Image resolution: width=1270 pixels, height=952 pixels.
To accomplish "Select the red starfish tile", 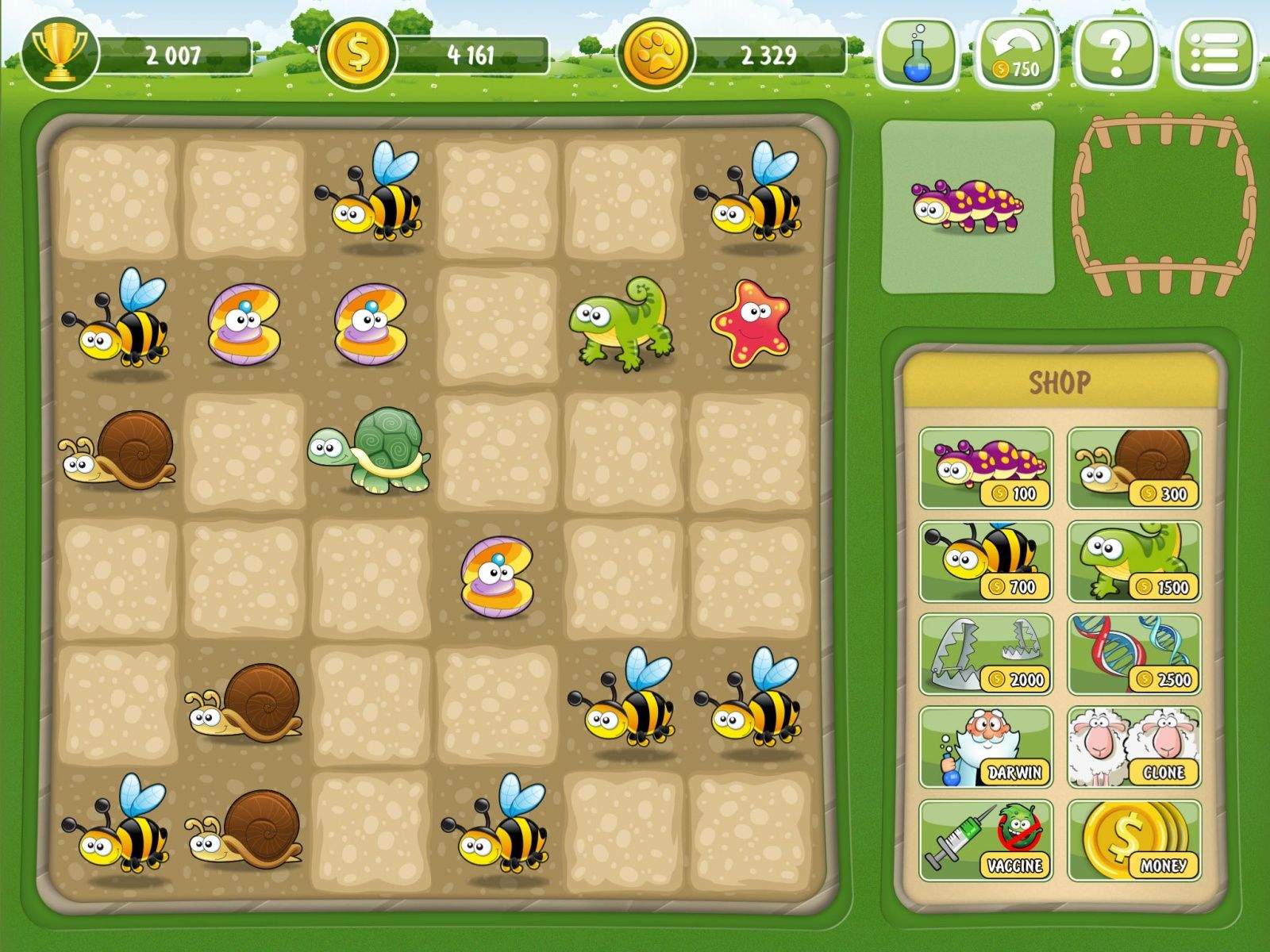I will 750,324.
